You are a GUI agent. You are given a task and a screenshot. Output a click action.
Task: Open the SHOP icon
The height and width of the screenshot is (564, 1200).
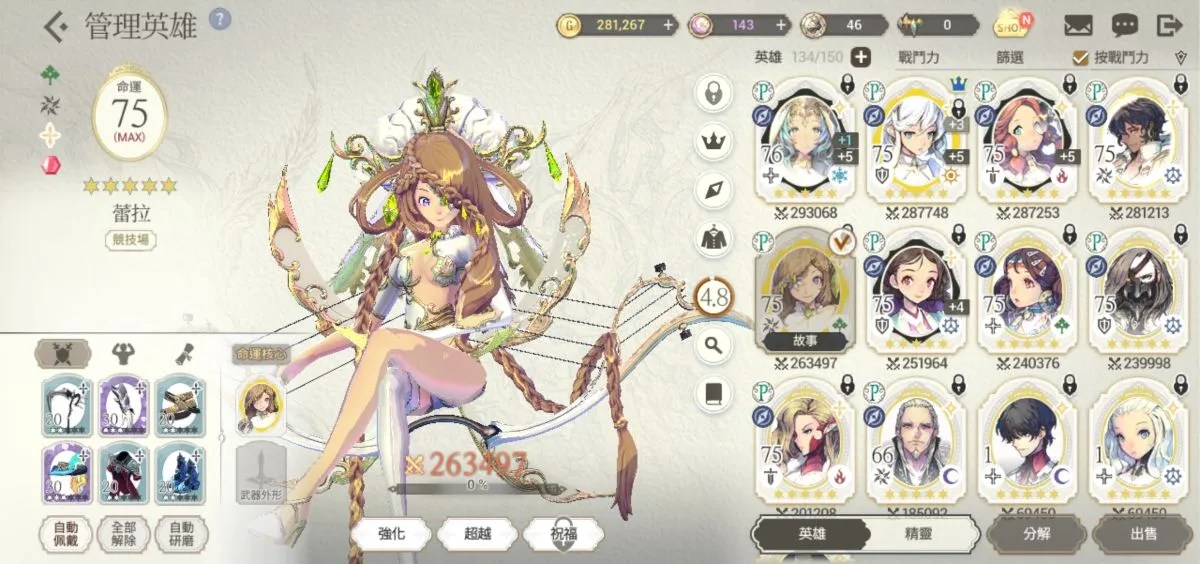coord(1012,25)
